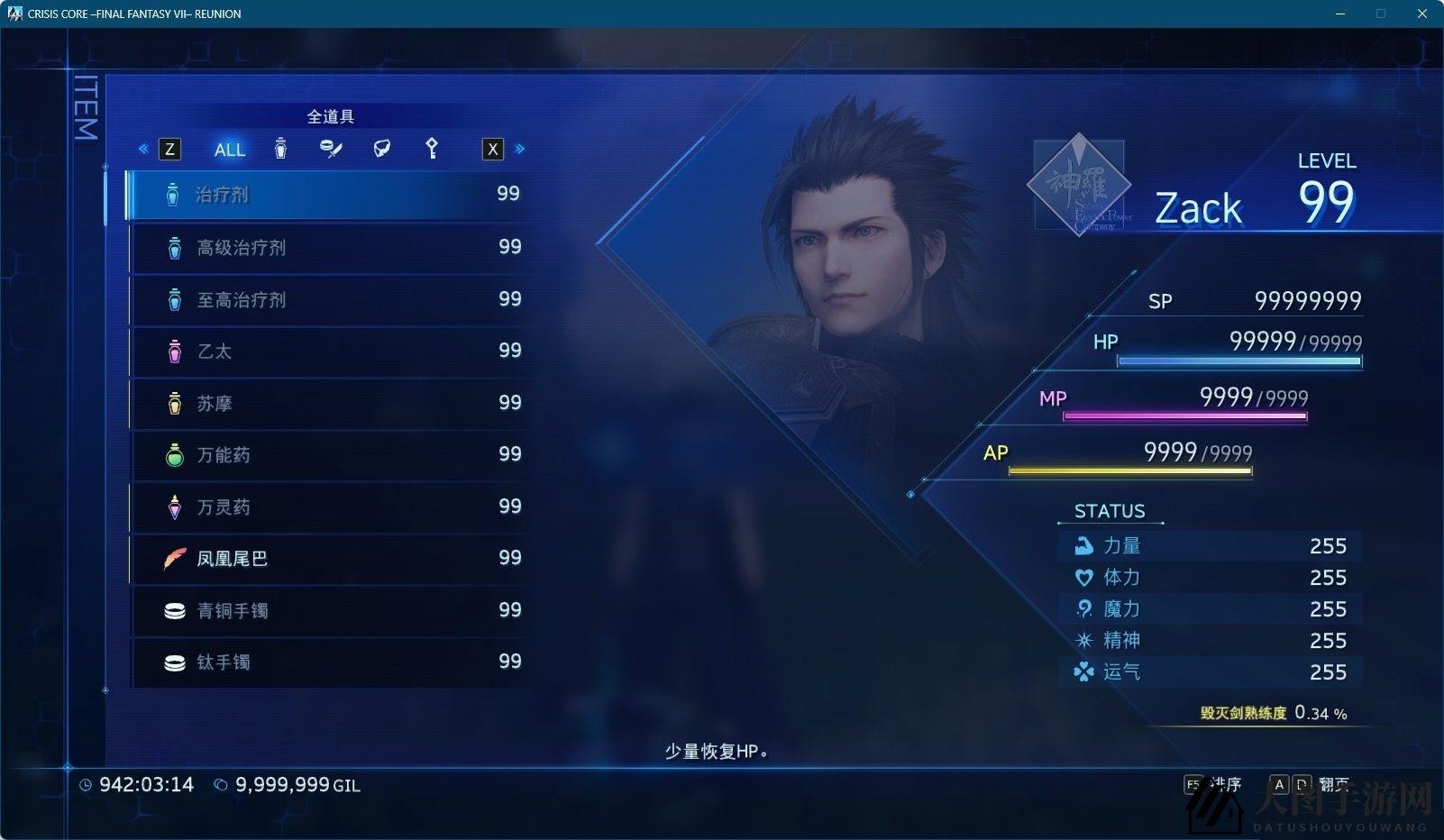
Task: Switch to the ALL items tab
Action: pyautogui.click(x=230, y=150)
